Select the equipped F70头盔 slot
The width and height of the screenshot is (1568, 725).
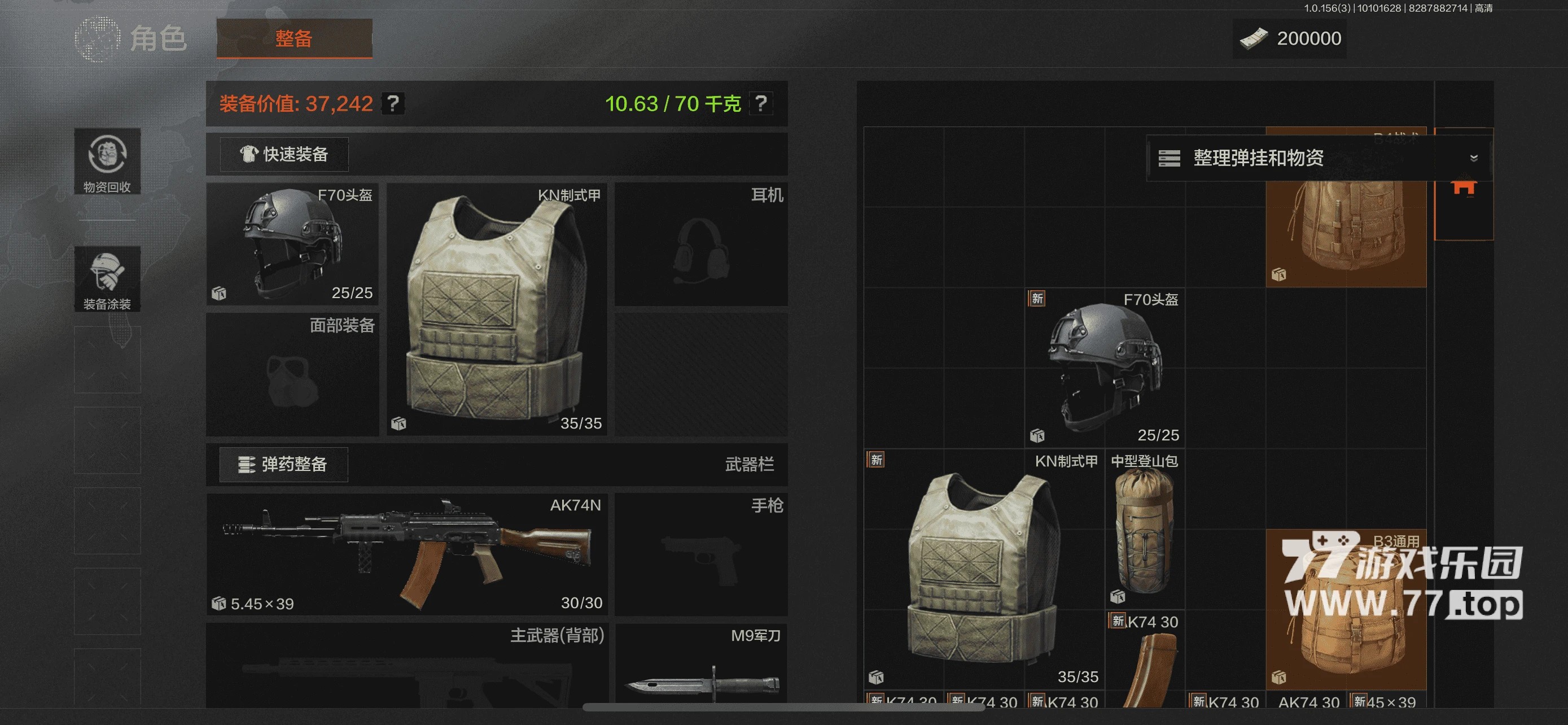point(292,243)
